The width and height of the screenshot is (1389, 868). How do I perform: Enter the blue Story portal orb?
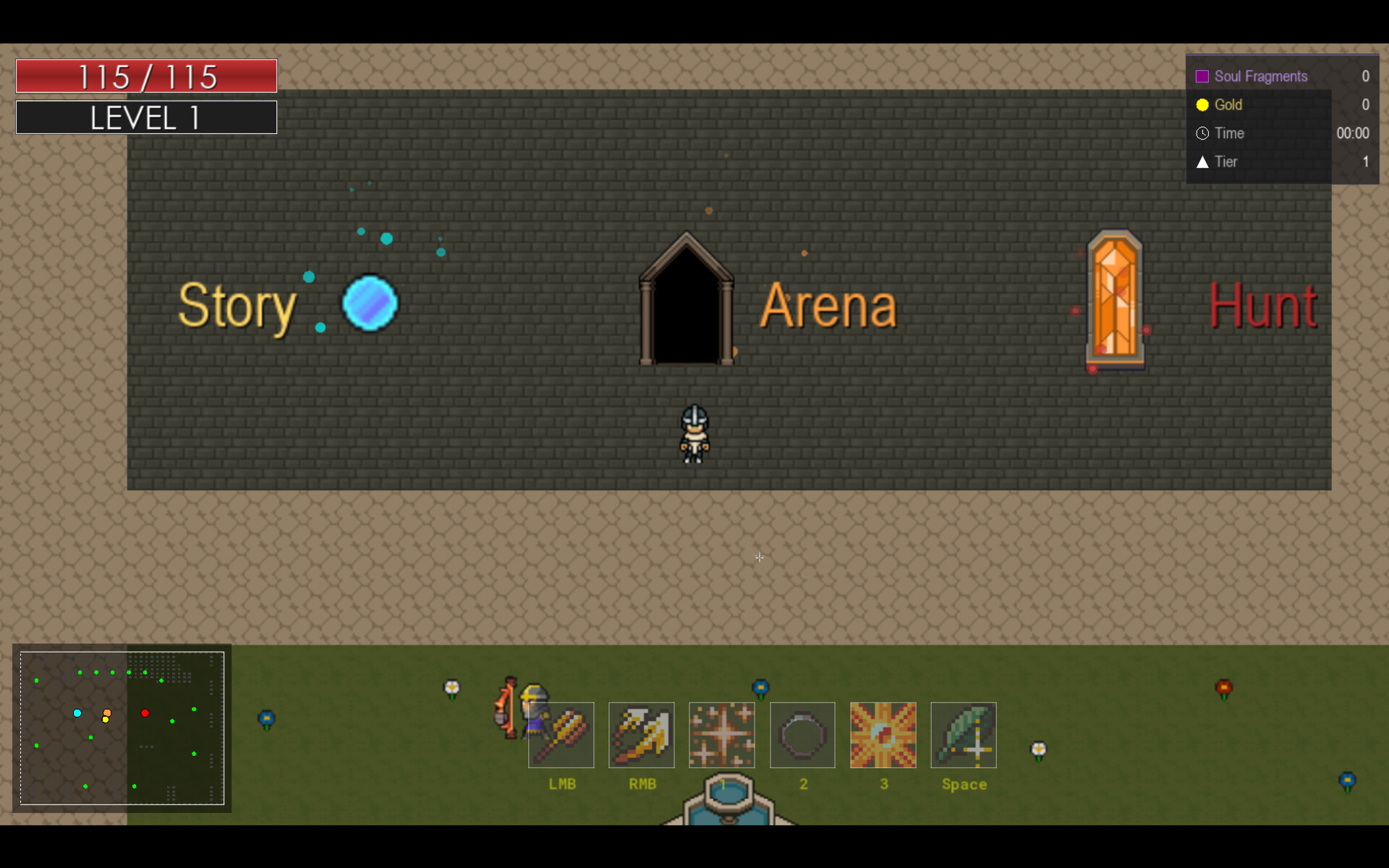[x=370, y=304]
